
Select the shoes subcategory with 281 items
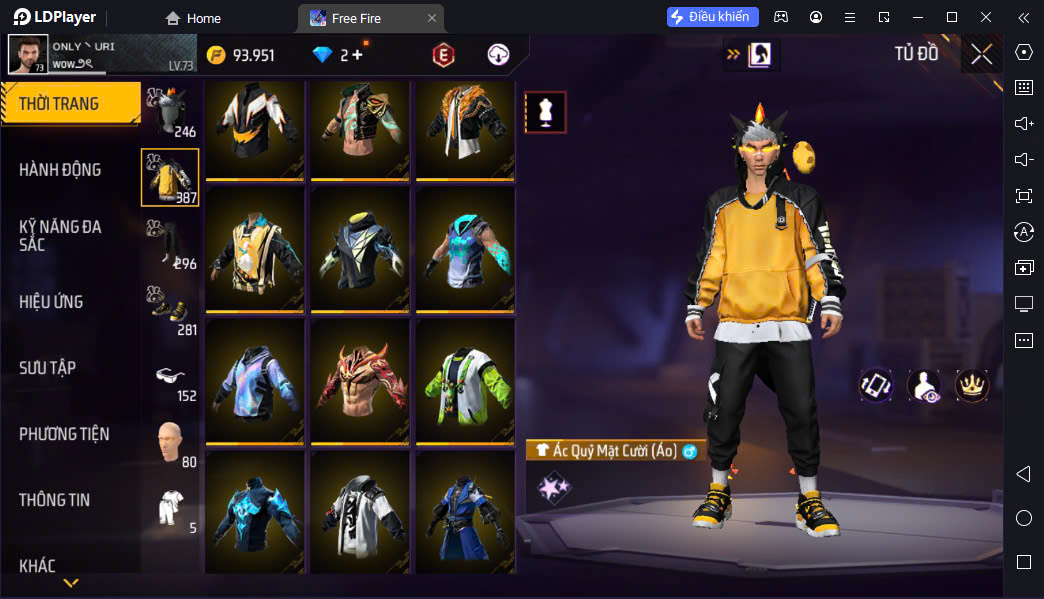coord(171,308)
